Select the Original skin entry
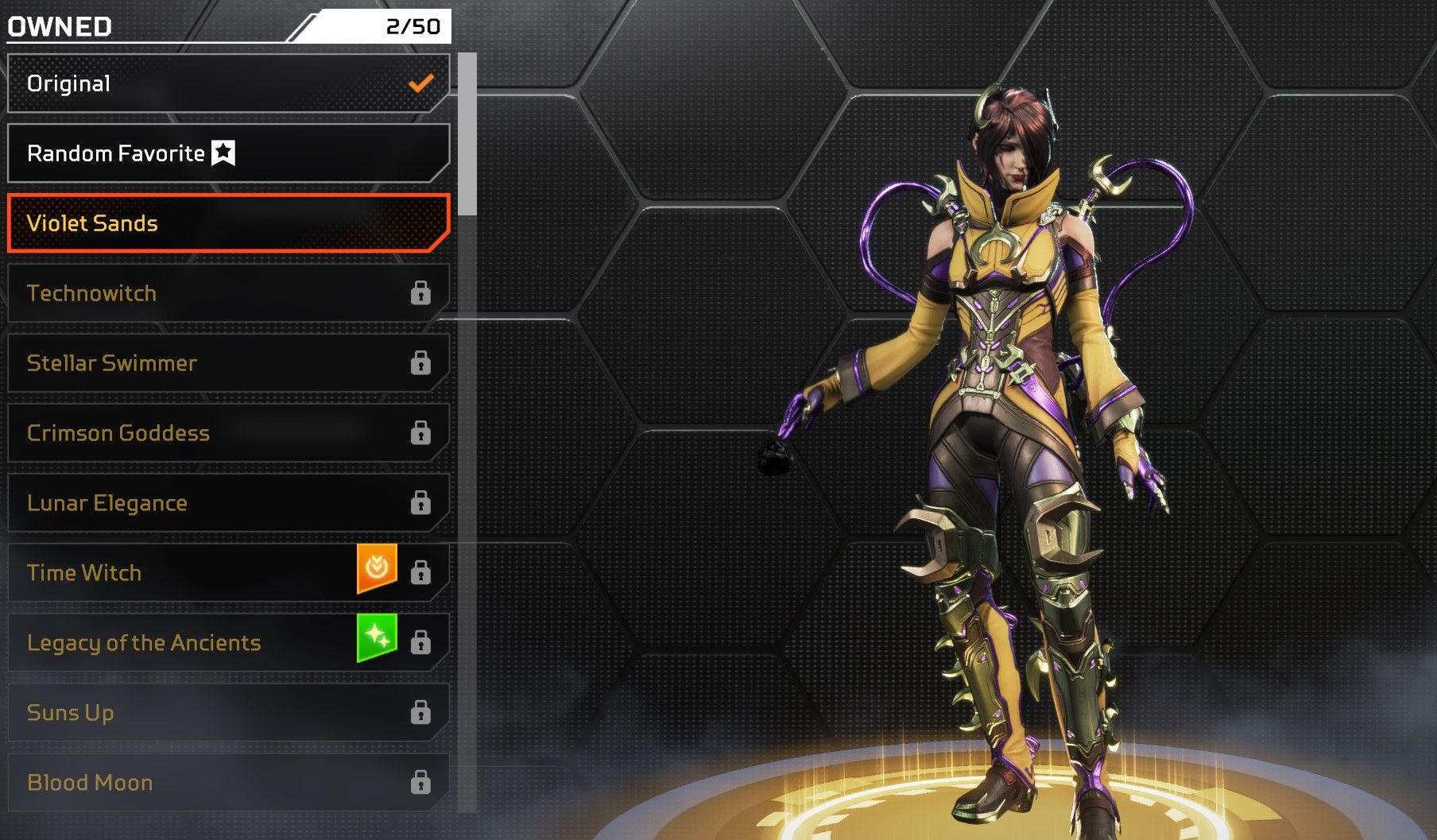Screen dimensions: 1437x840 (228, 83)
